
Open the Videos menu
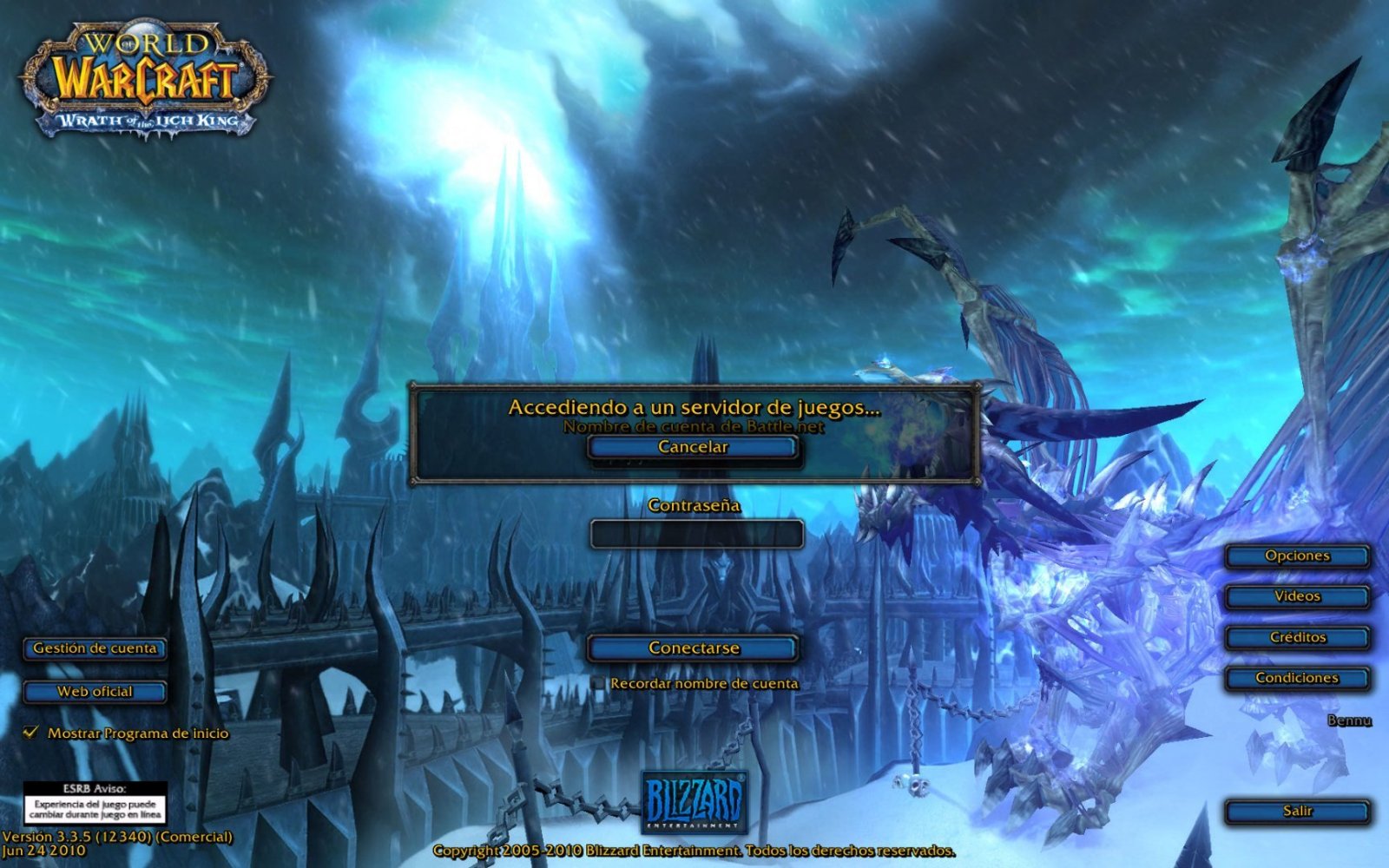point(1296,596)
